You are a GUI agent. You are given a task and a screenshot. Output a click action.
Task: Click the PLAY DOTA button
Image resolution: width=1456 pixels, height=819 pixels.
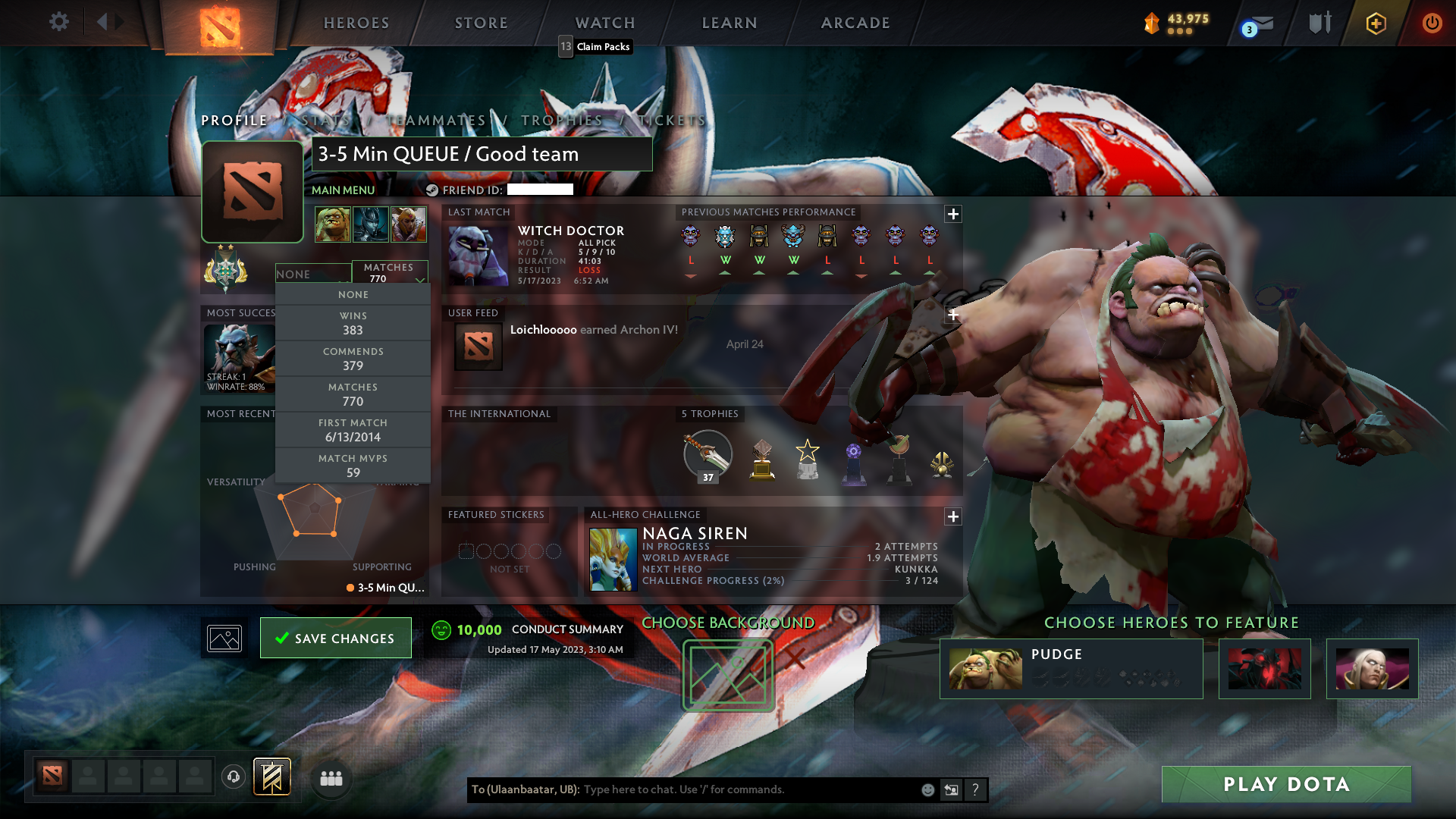pyautogui.click(x=1285, y=784)
